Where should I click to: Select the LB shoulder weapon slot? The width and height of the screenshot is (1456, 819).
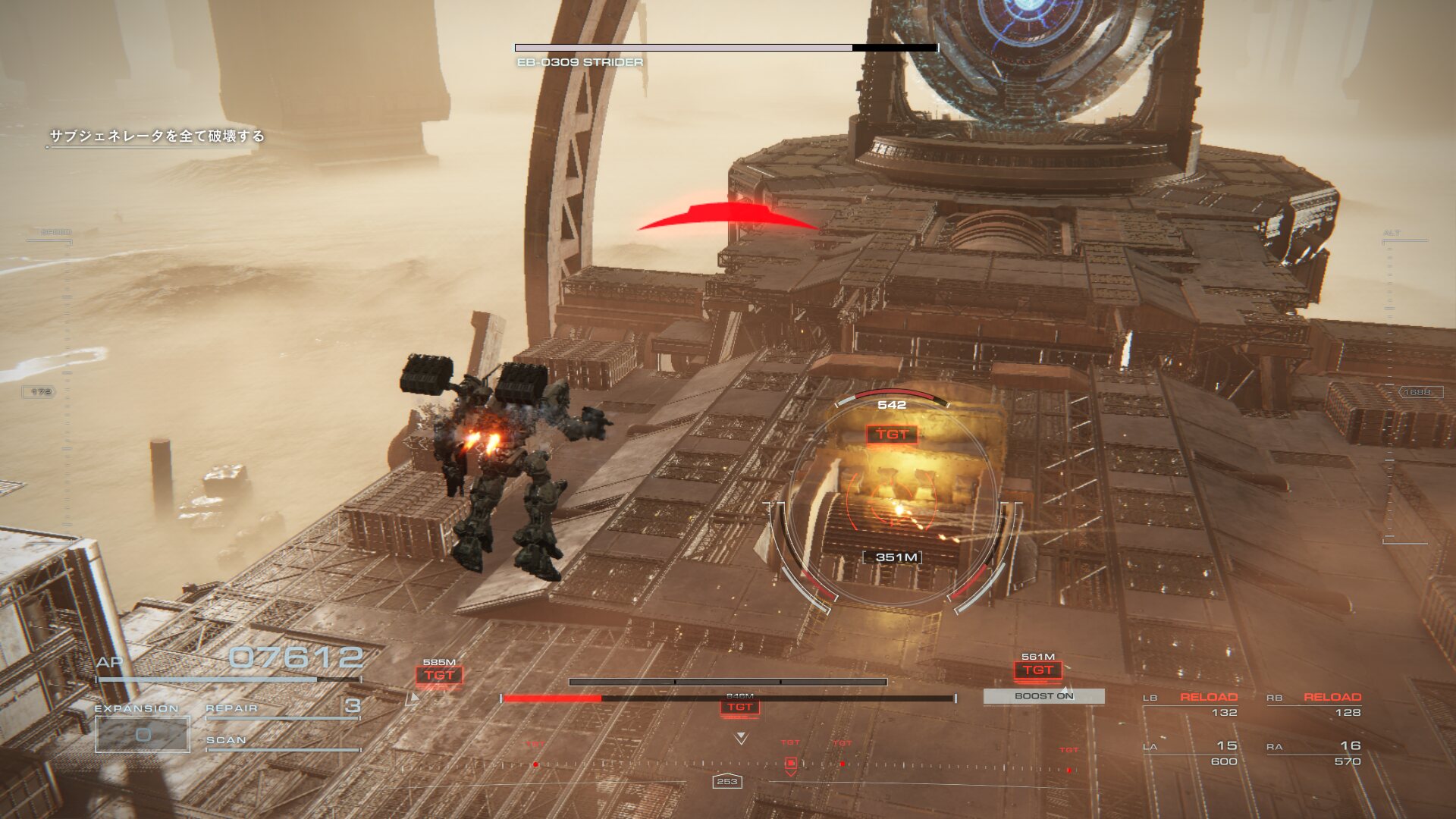(1191, 704)
